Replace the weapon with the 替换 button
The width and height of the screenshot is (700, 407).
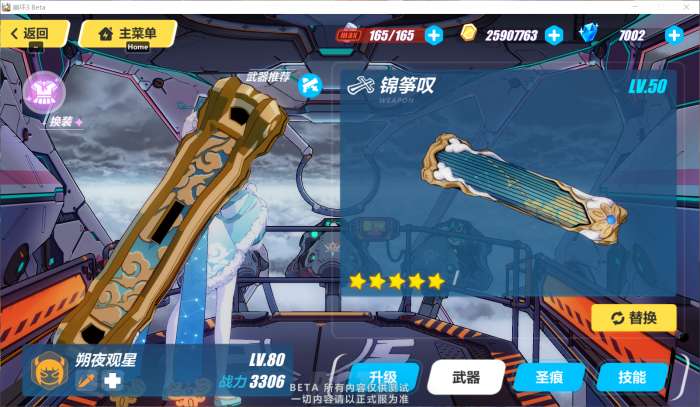[633, 318]
